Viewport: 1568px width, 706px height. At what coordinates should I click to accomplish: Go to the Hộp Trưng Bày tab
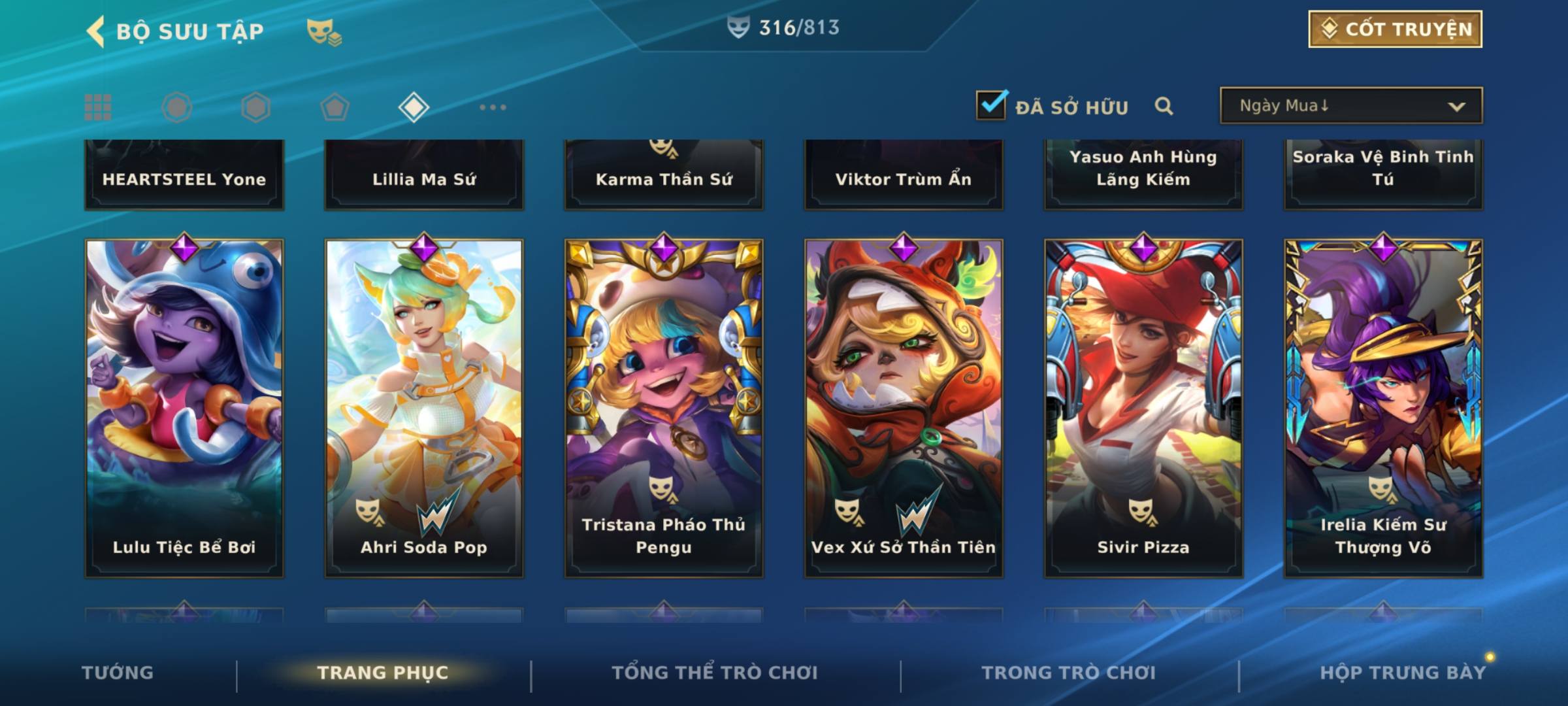(x=1403, y=673)
